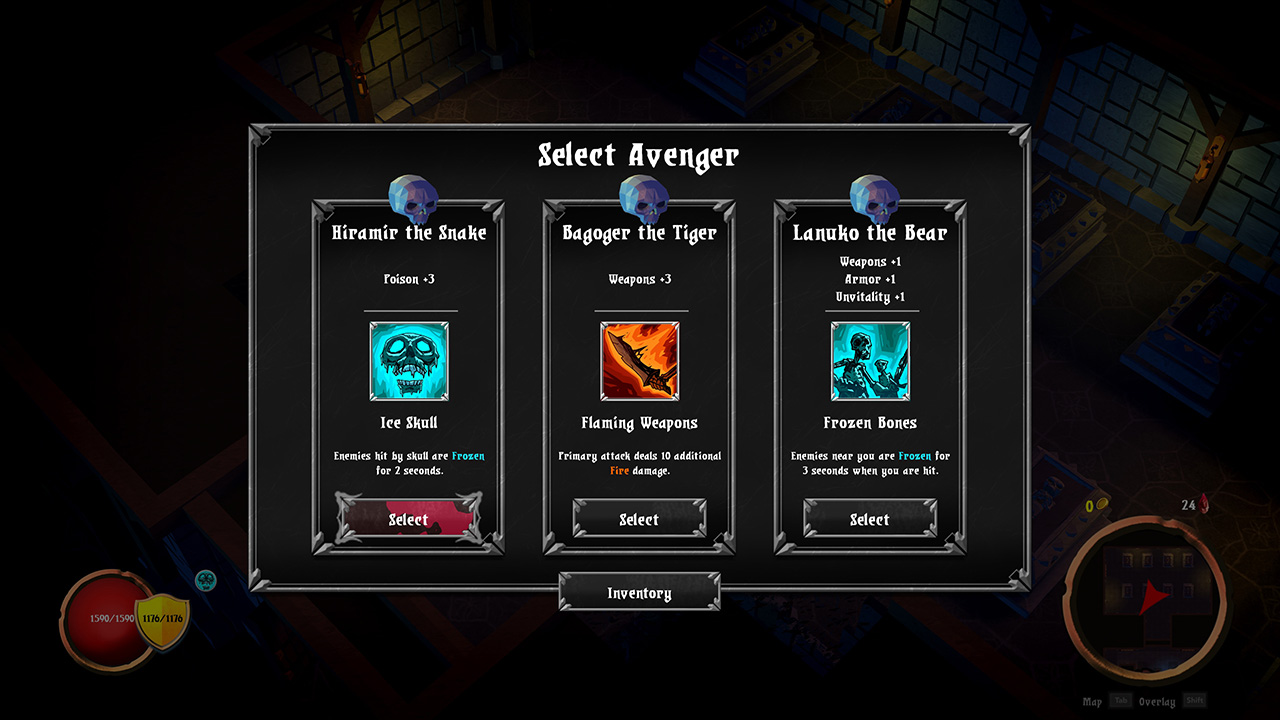Select Lanuko the Bear avenger

[x=869, y=519]
